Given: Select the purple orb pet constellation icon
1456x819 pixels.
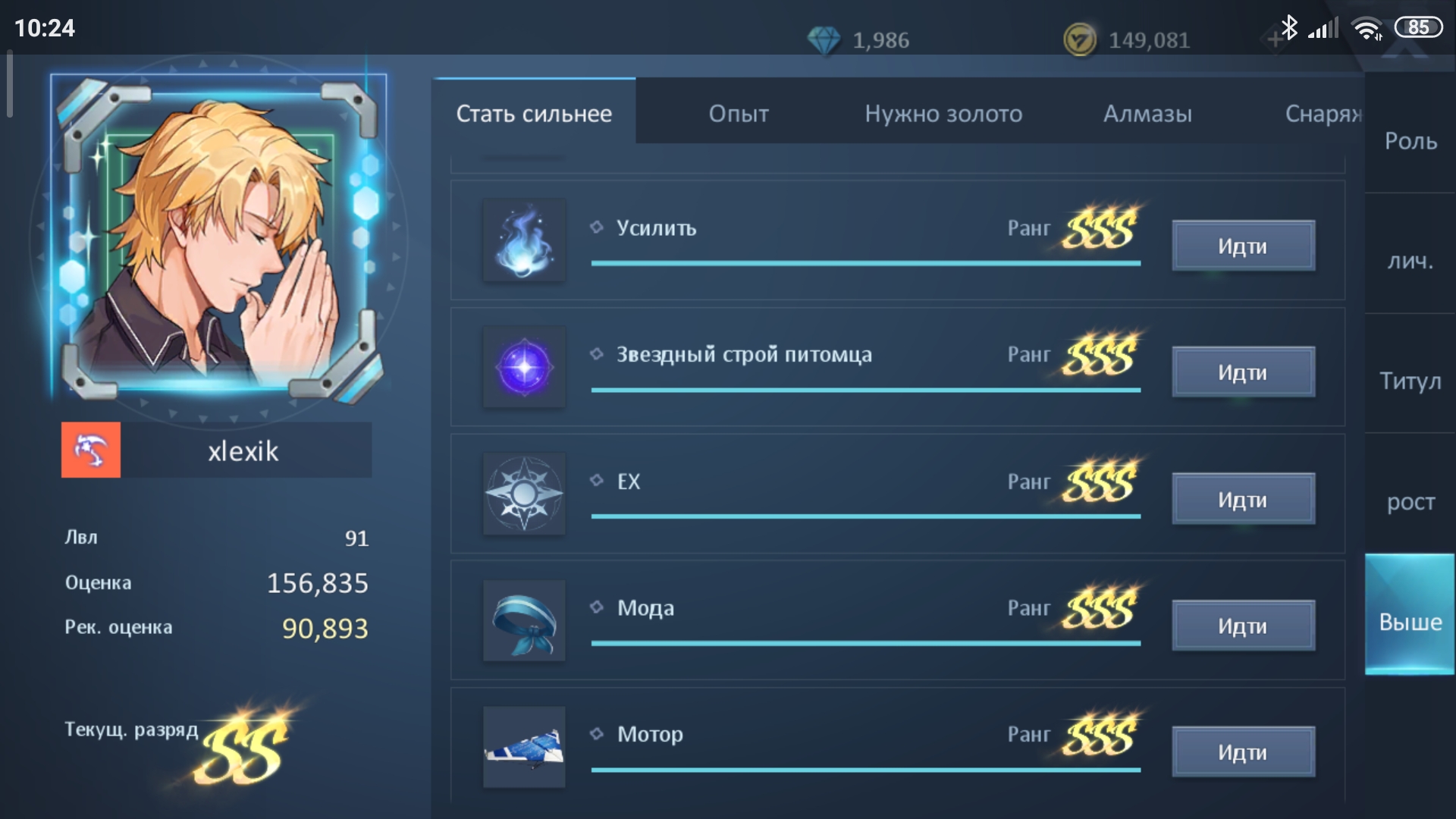Looking at the screenshot, I should [x=524, y=367].
